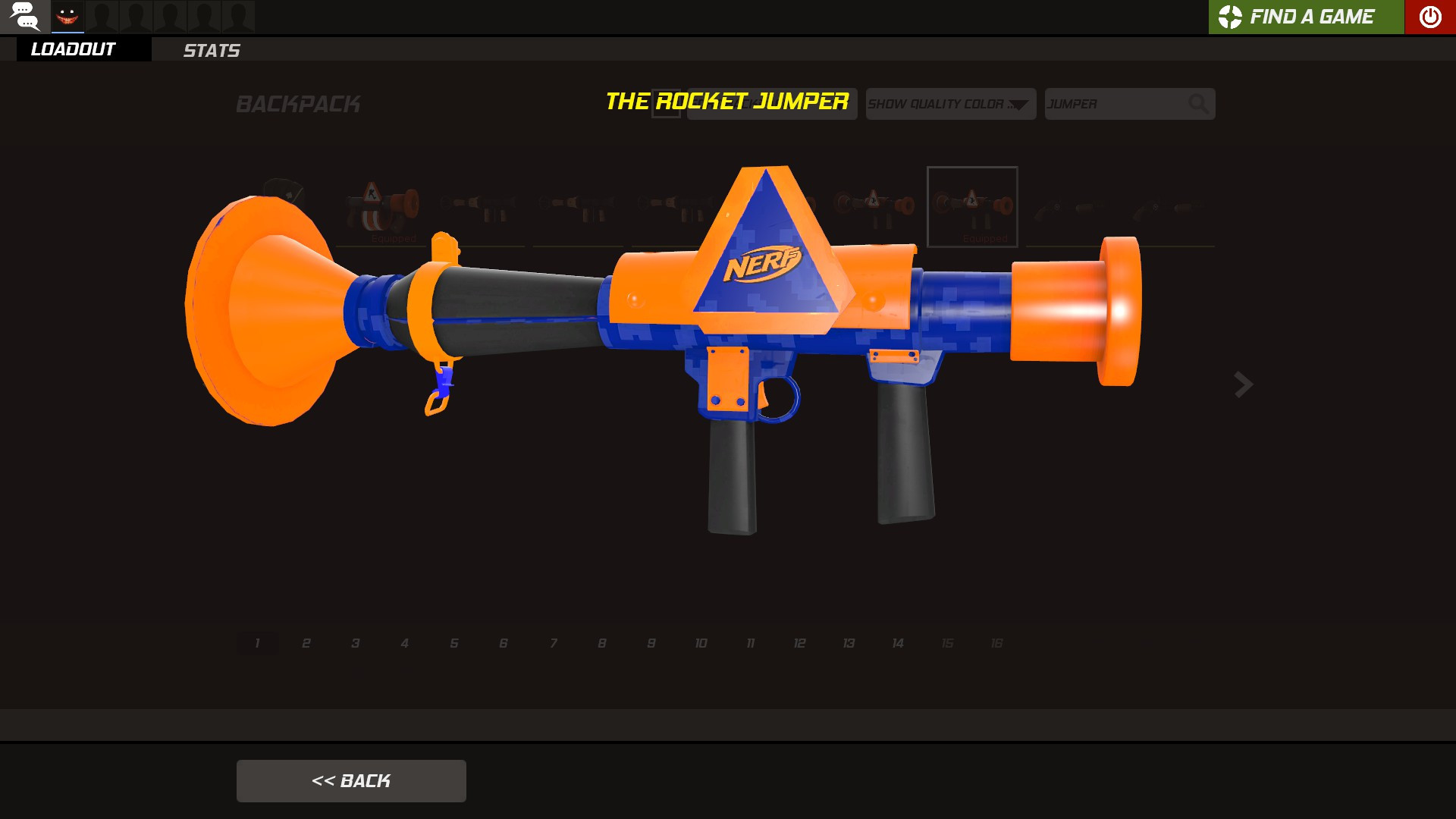Image resolution: width=1456 pixels, height=819 pixels.
Task: Open the item name field dropdown box
Action: coord(772,104)
